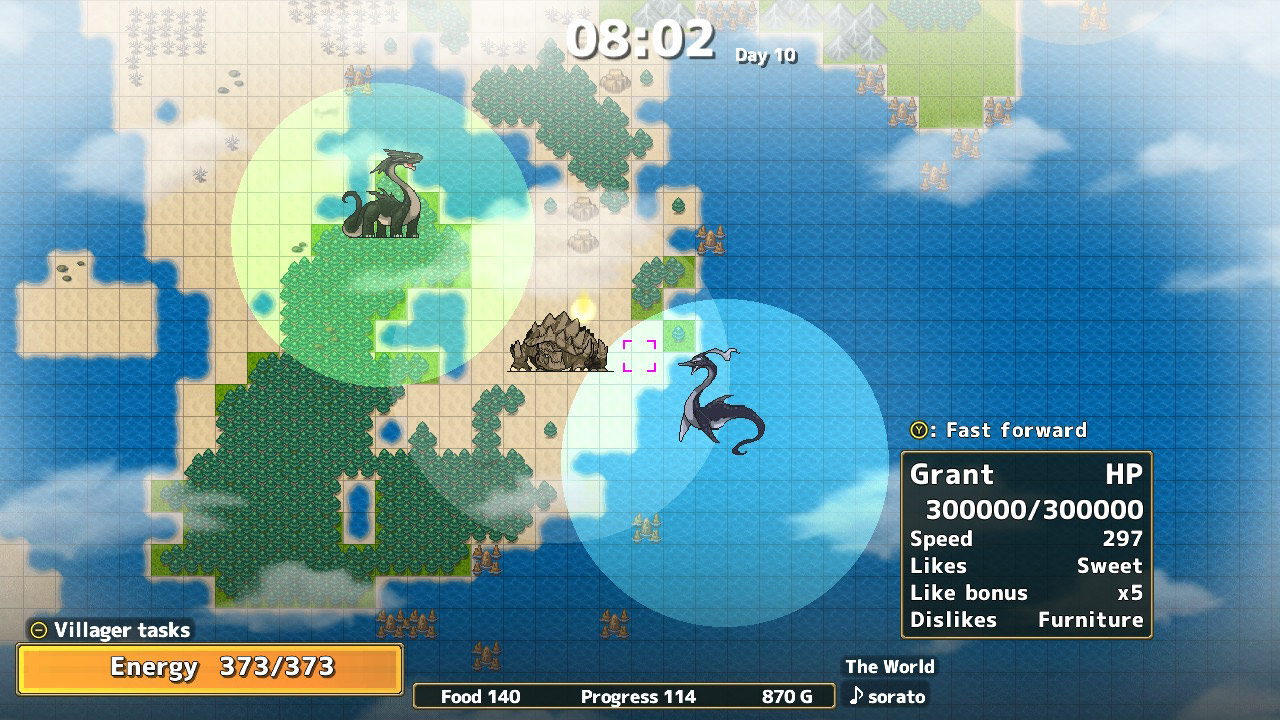Click the music note icon next to sorato

pyautogui.click(x=856, y=697)
